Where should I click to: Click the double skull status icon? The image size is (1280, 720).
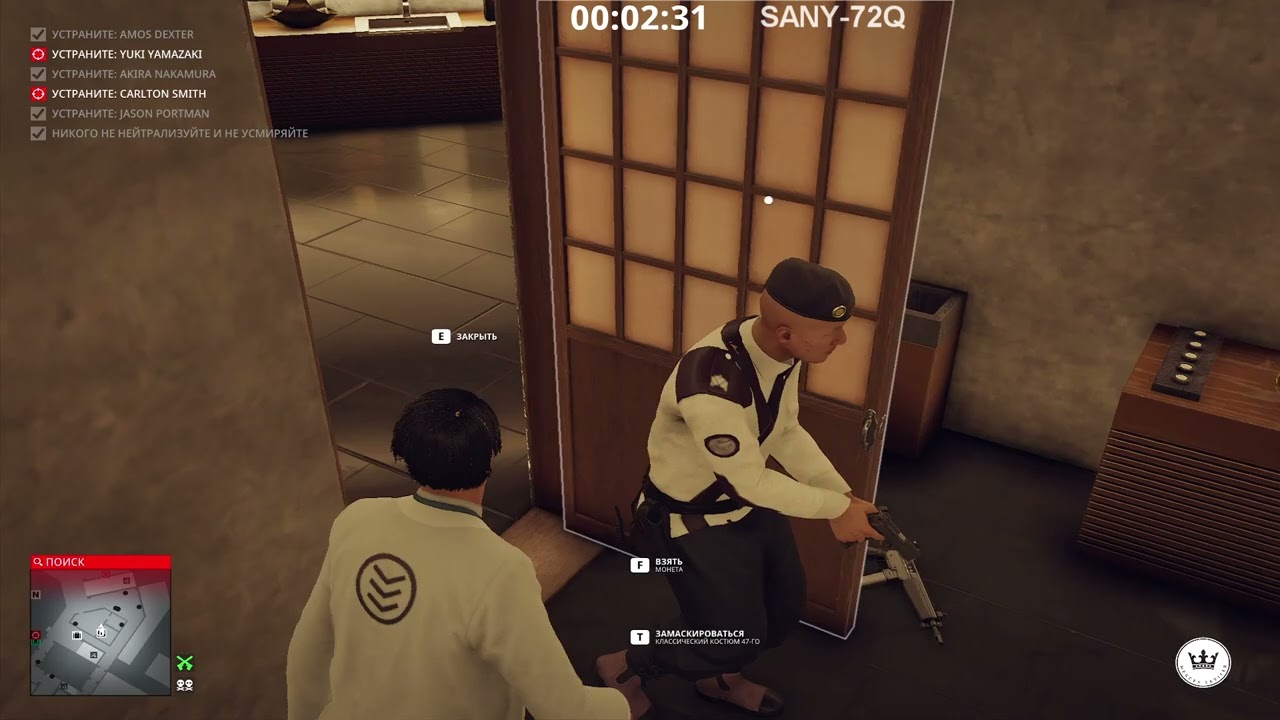tap(185, 685)
